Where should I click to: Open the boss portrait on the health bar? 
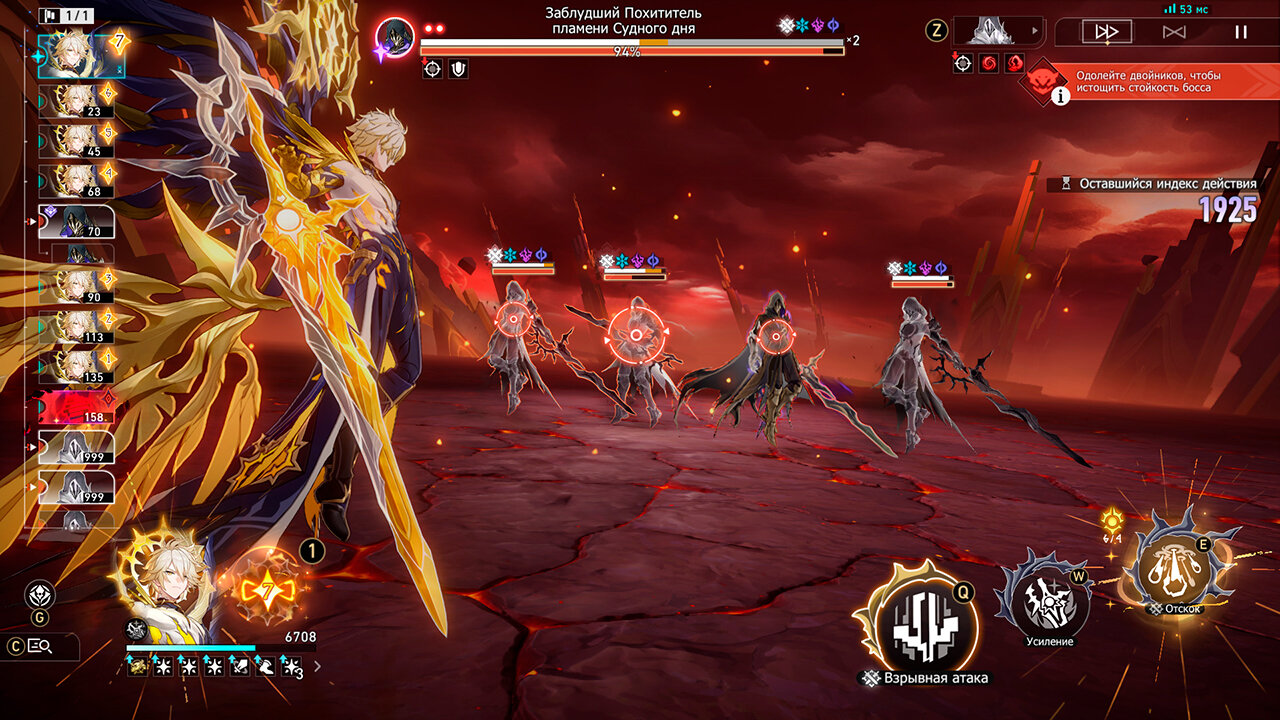point(394,38)
